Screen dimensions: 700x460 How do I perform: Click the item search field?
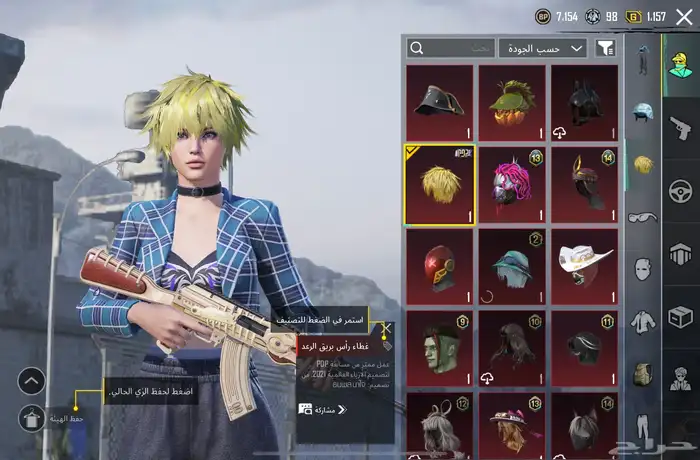(451, 48)
